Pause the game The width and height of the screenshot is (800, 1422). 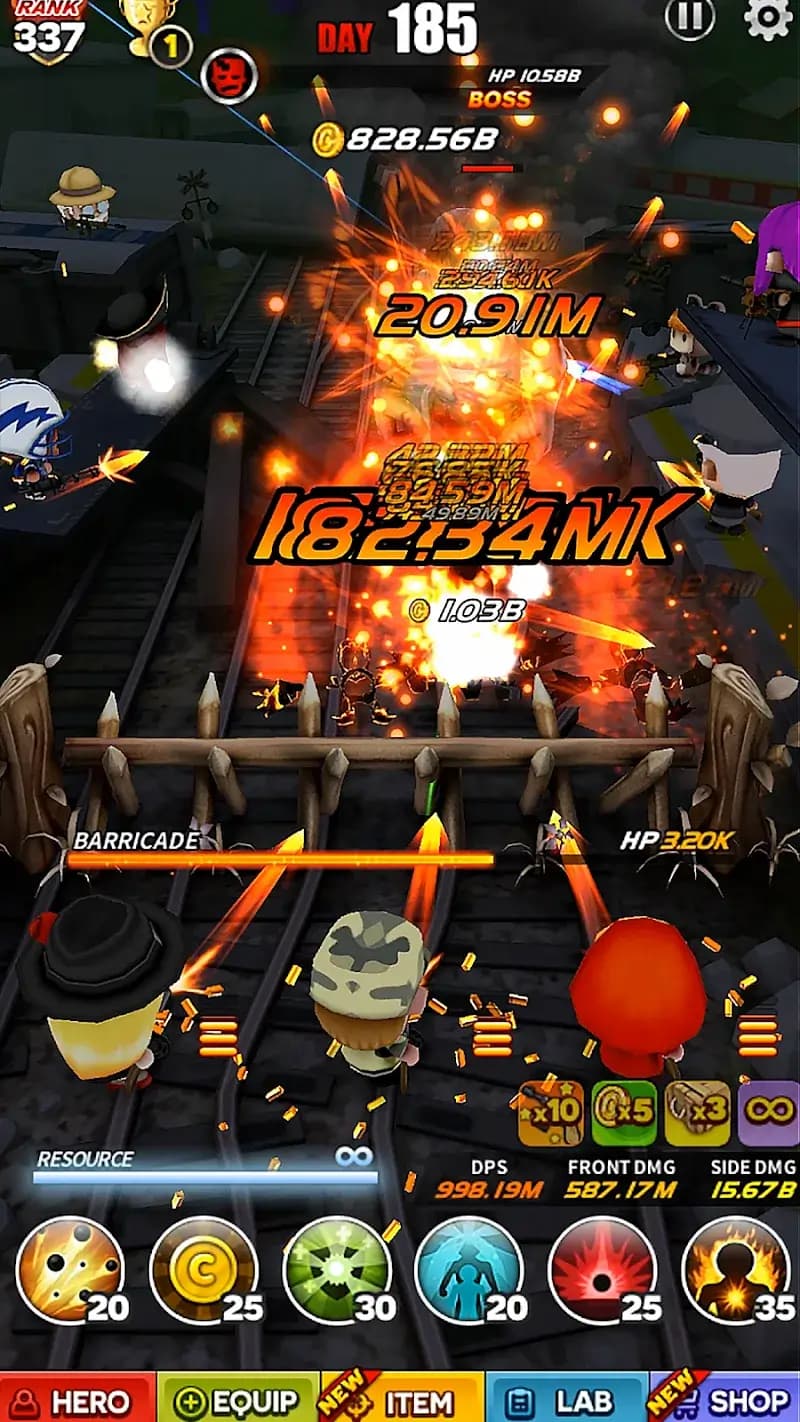pyautogui.click(x=690, y=19)
